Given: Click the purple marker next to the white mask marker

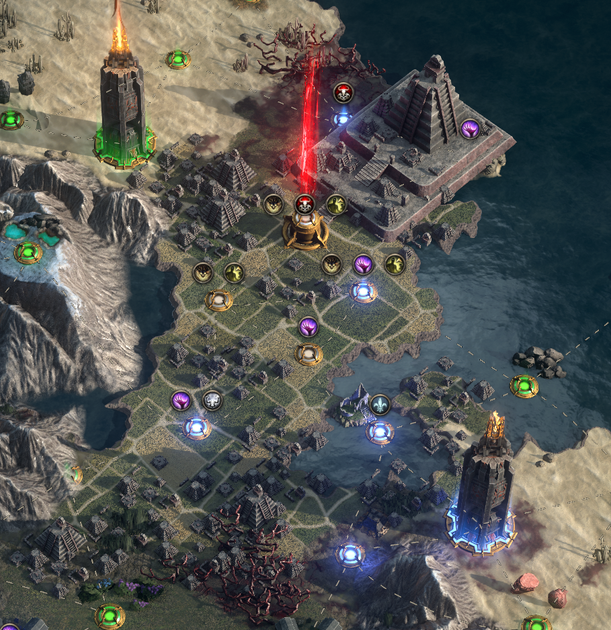Looking at the screenshot, I should [181, 401].
